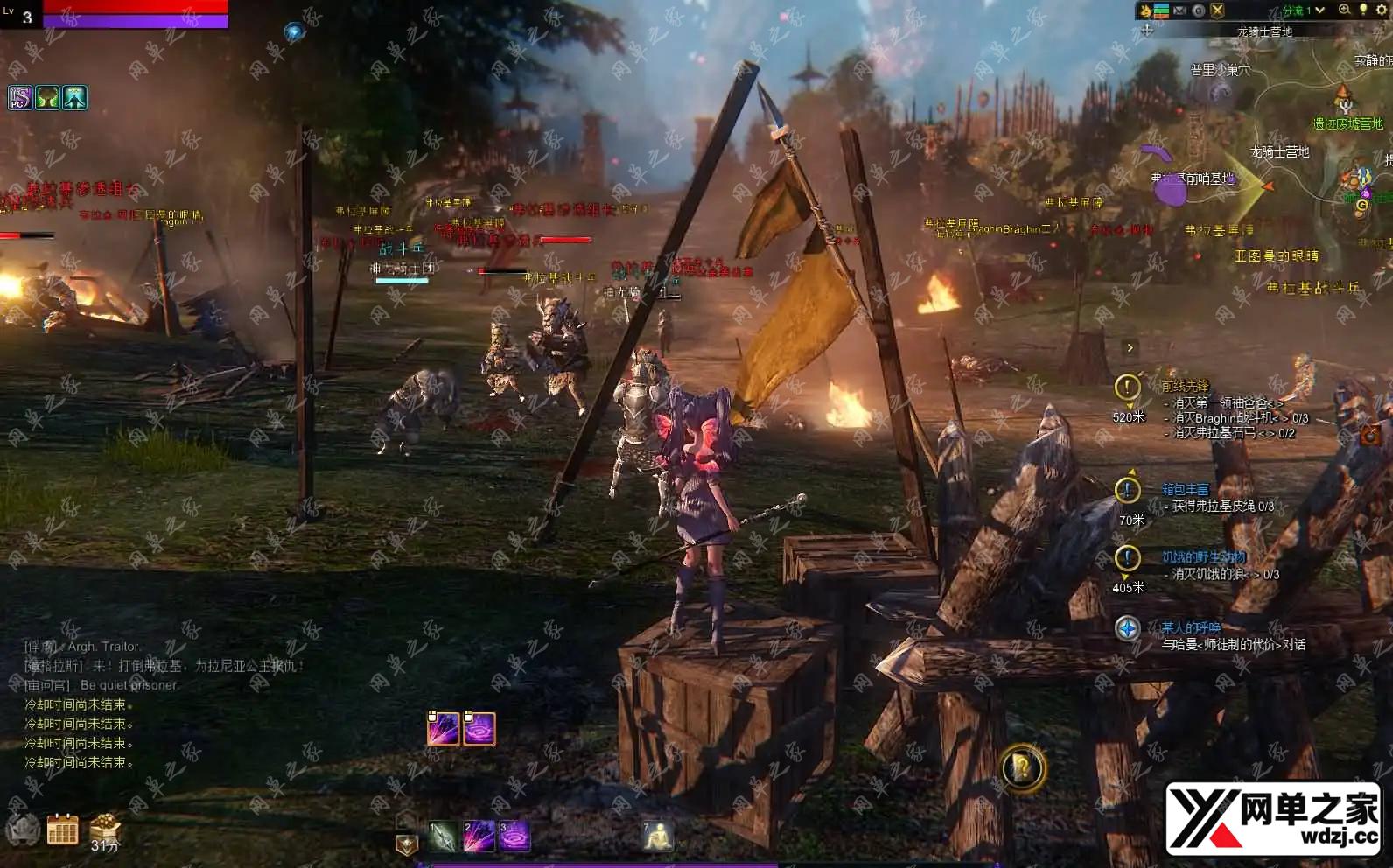Open the calendar icon

pyautogui.click(x=62, y=829)
